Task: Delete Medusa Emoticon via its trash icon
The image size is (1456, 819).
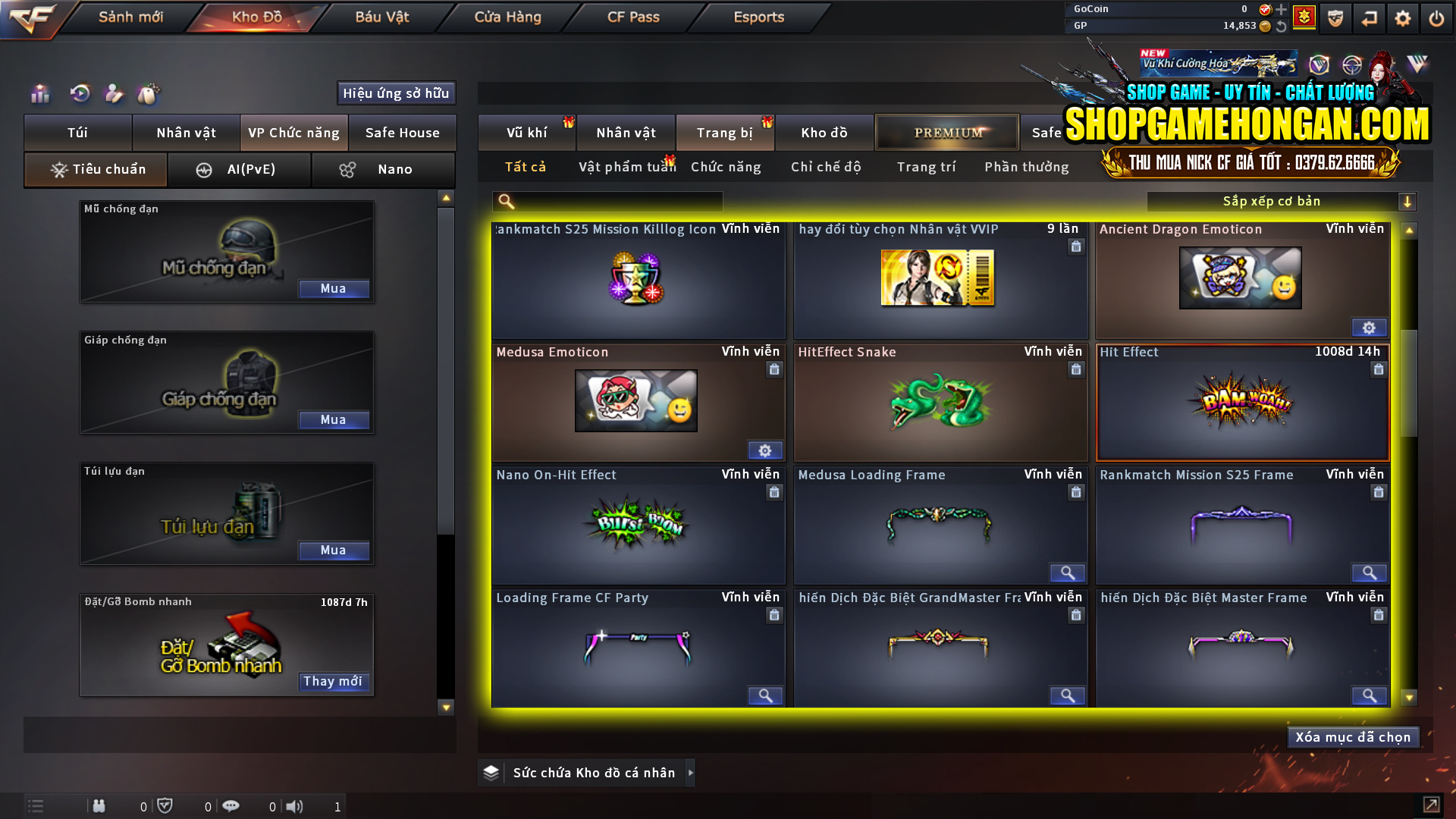Action: (774, 369)
